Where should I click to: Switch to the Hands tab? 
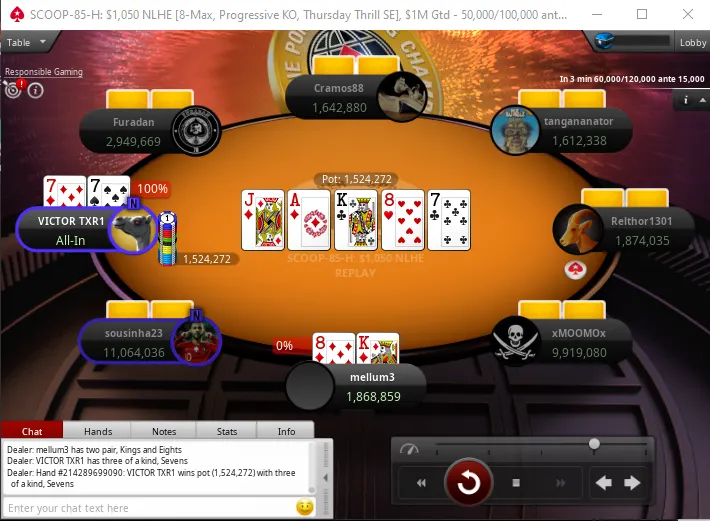click(x=98, y=431)
